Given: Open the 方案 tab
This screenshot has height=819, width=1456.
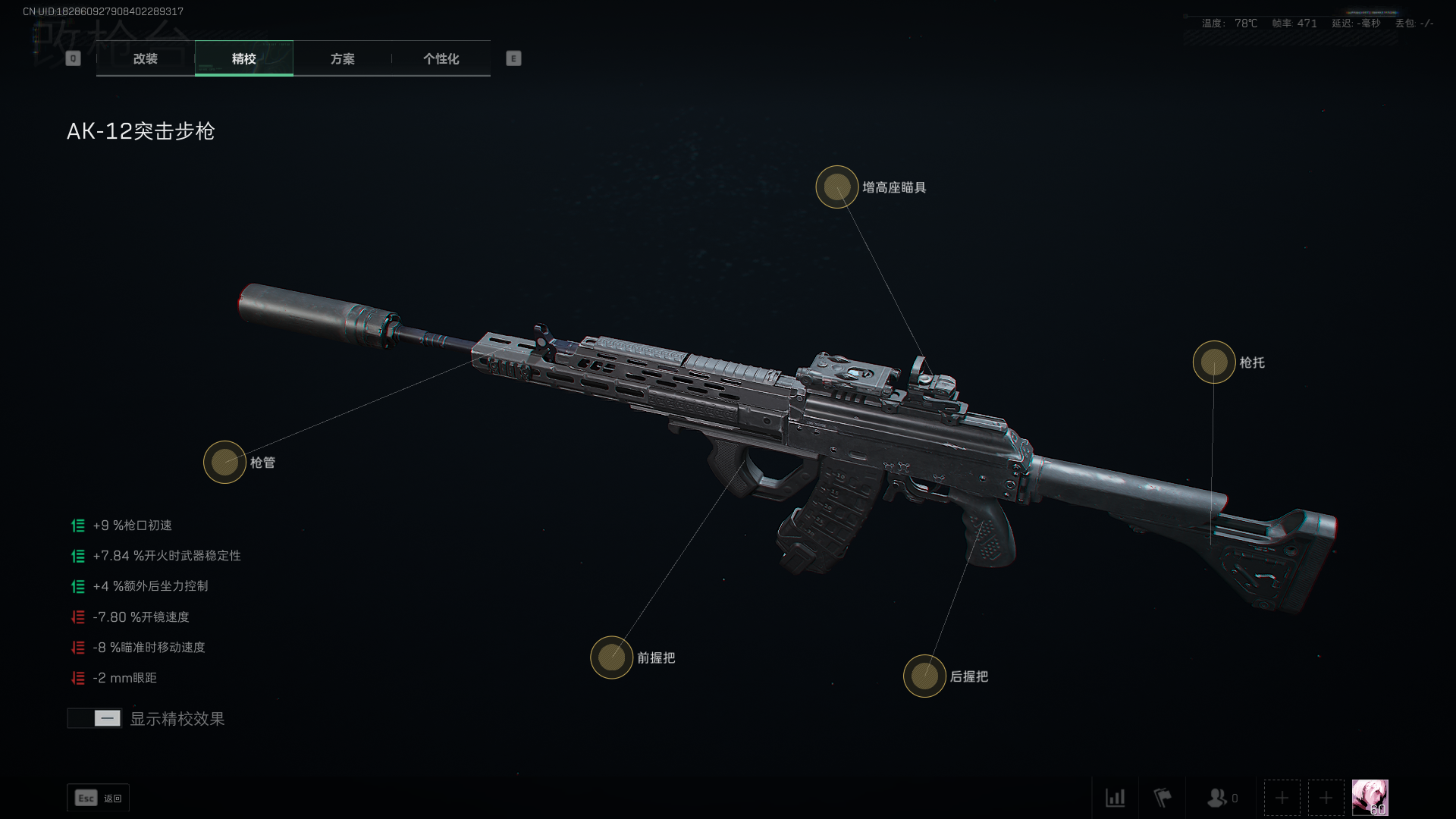Looking at the screenshot, I should pyautogui.click(x=342, y=58).
